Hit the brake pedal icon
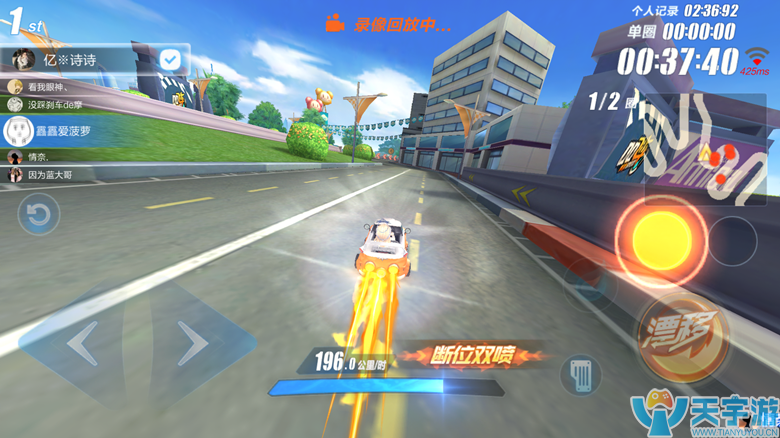 [x=581, y=375]
